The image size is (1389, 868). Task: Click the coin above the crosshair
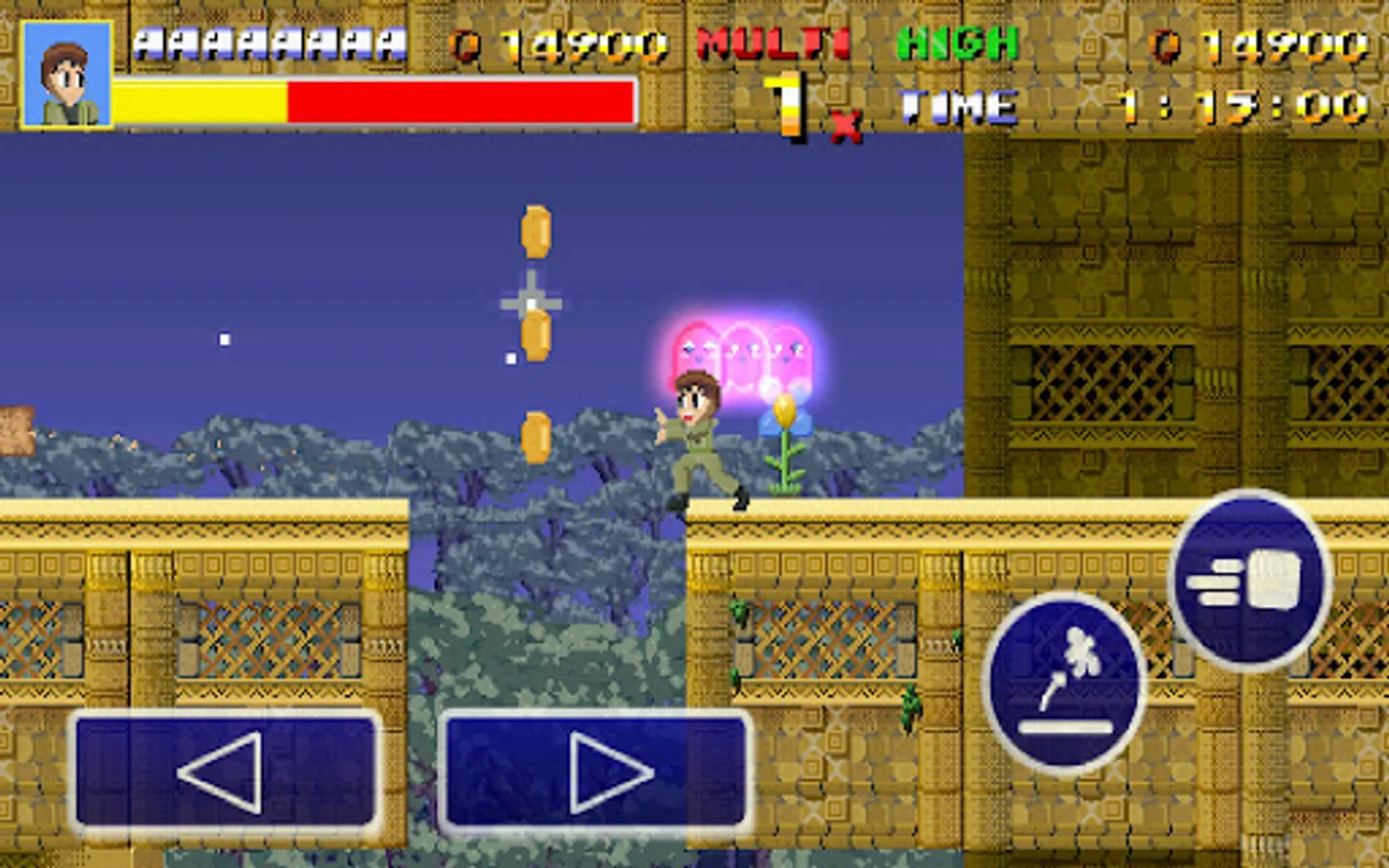pos(534,231)
